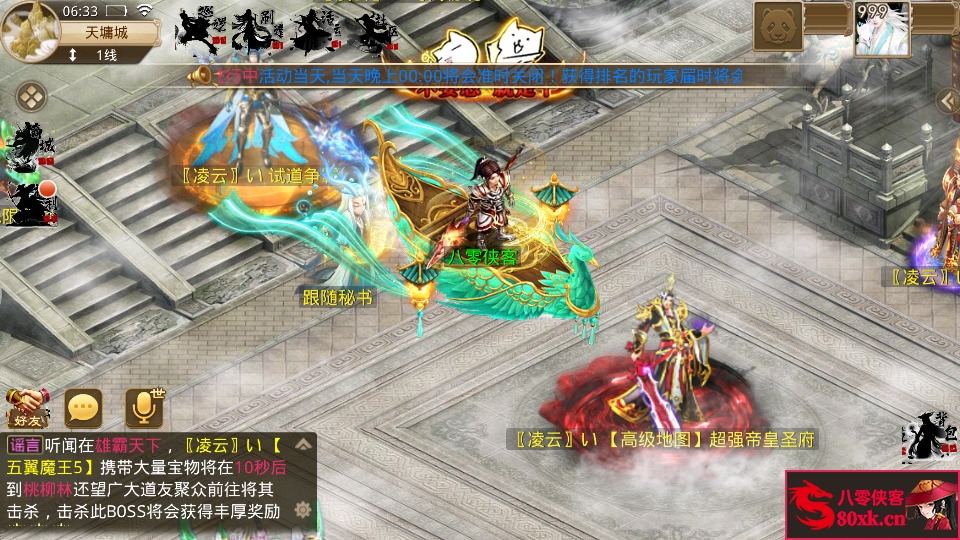Expand the chat box with arrow
The height and width of the screenshot is (540, 960).
click(302, 443)
